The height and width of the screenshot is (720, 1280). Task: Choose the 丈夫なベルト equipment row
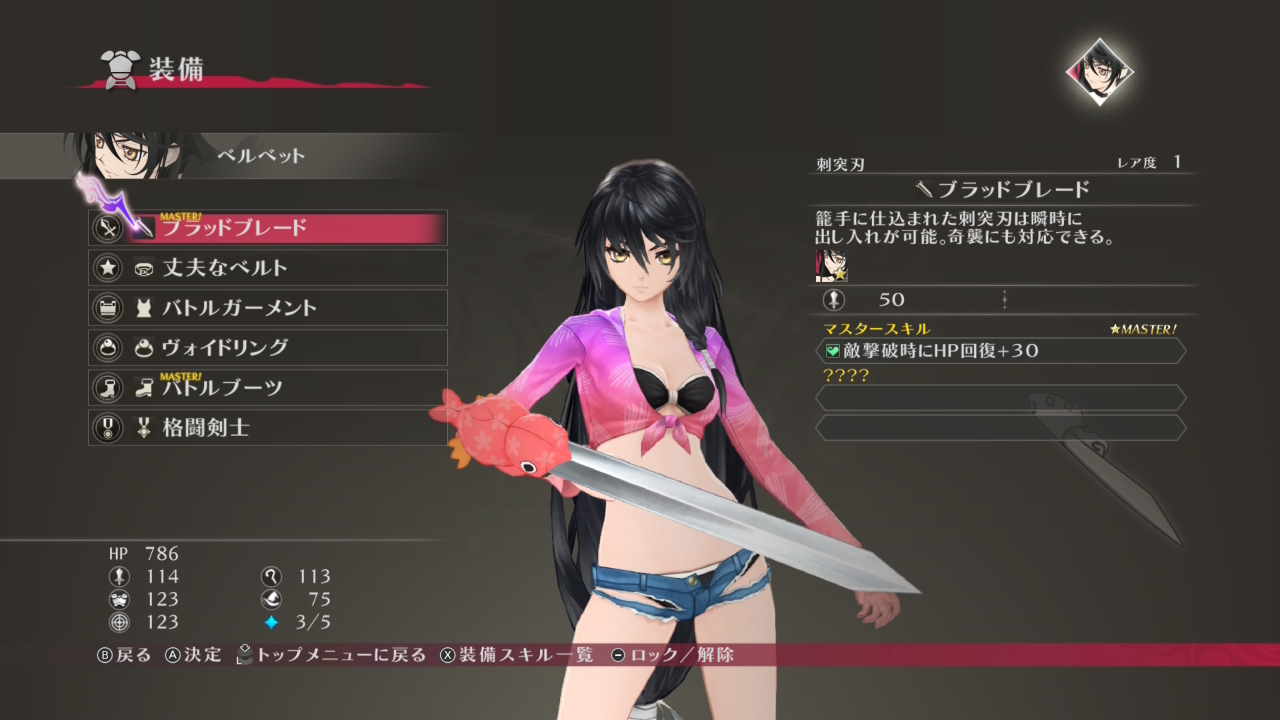tap(268, 268)
